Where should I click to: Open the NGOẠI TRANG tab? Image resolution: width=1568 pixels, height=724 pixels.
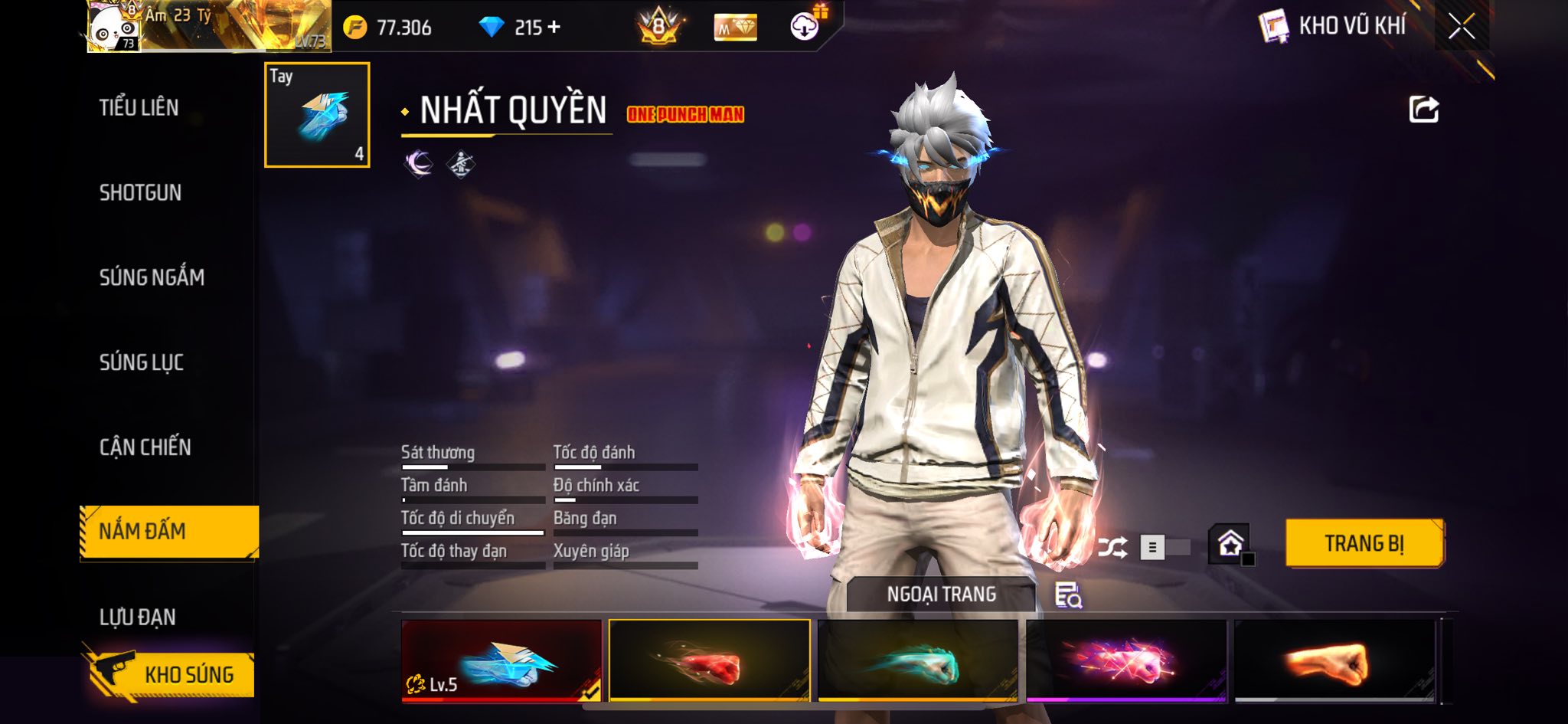(941, 595)
